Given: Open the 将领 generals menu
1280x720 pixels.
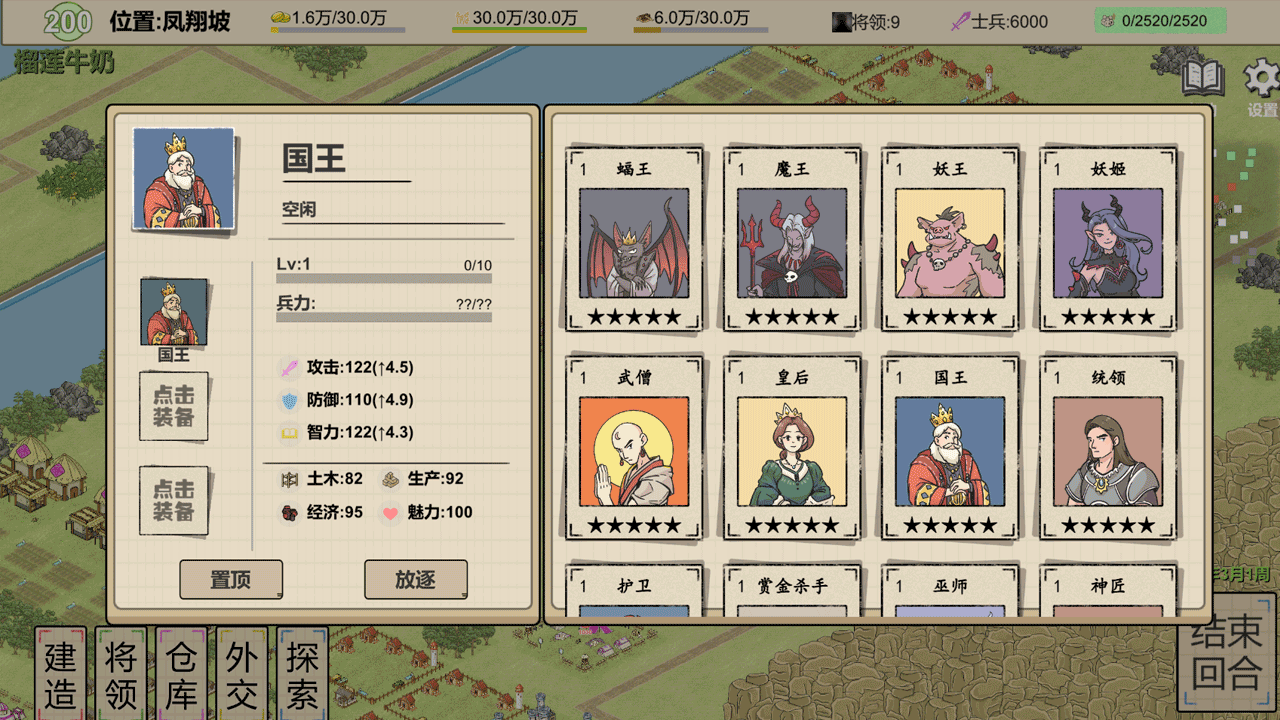Looking at the screenshot, I should coord(121,674).
